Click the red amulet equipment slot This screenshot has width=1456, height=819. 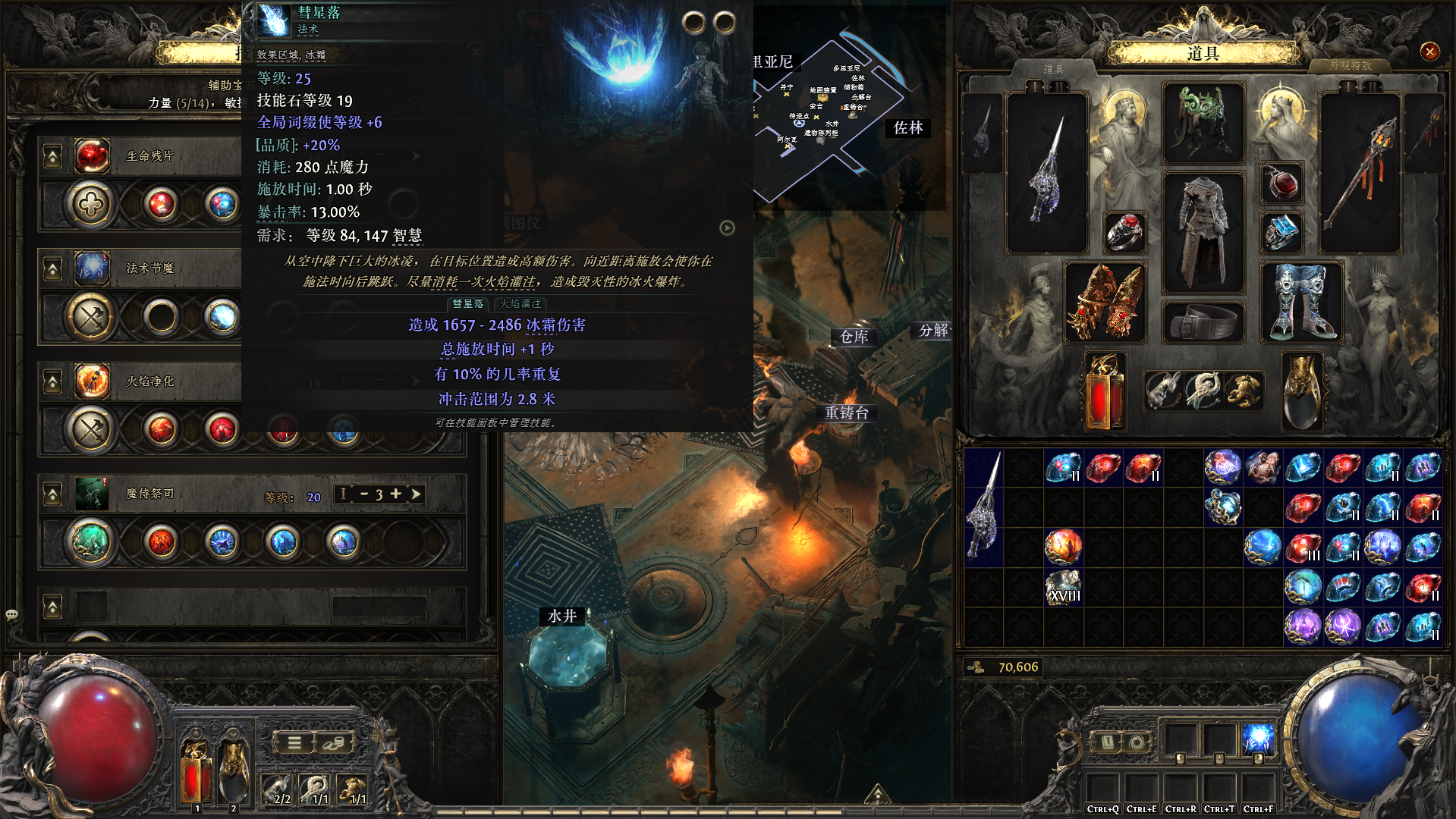click(1281, 183)
